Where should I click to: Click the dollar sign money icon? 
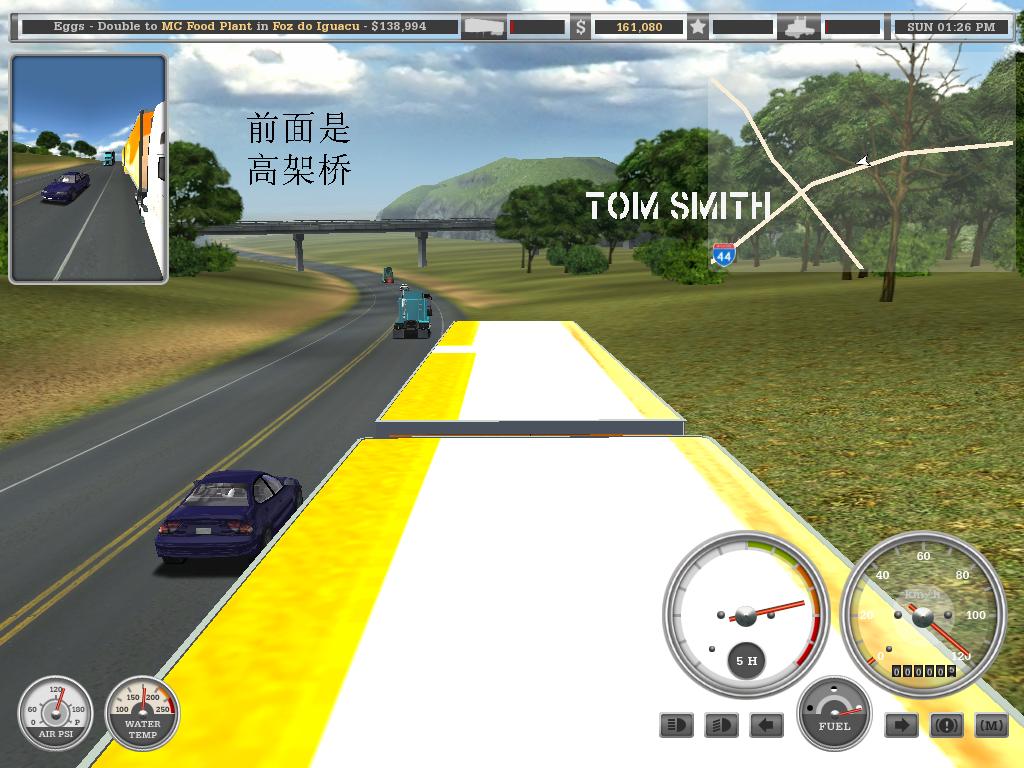(x=580, y=27)
